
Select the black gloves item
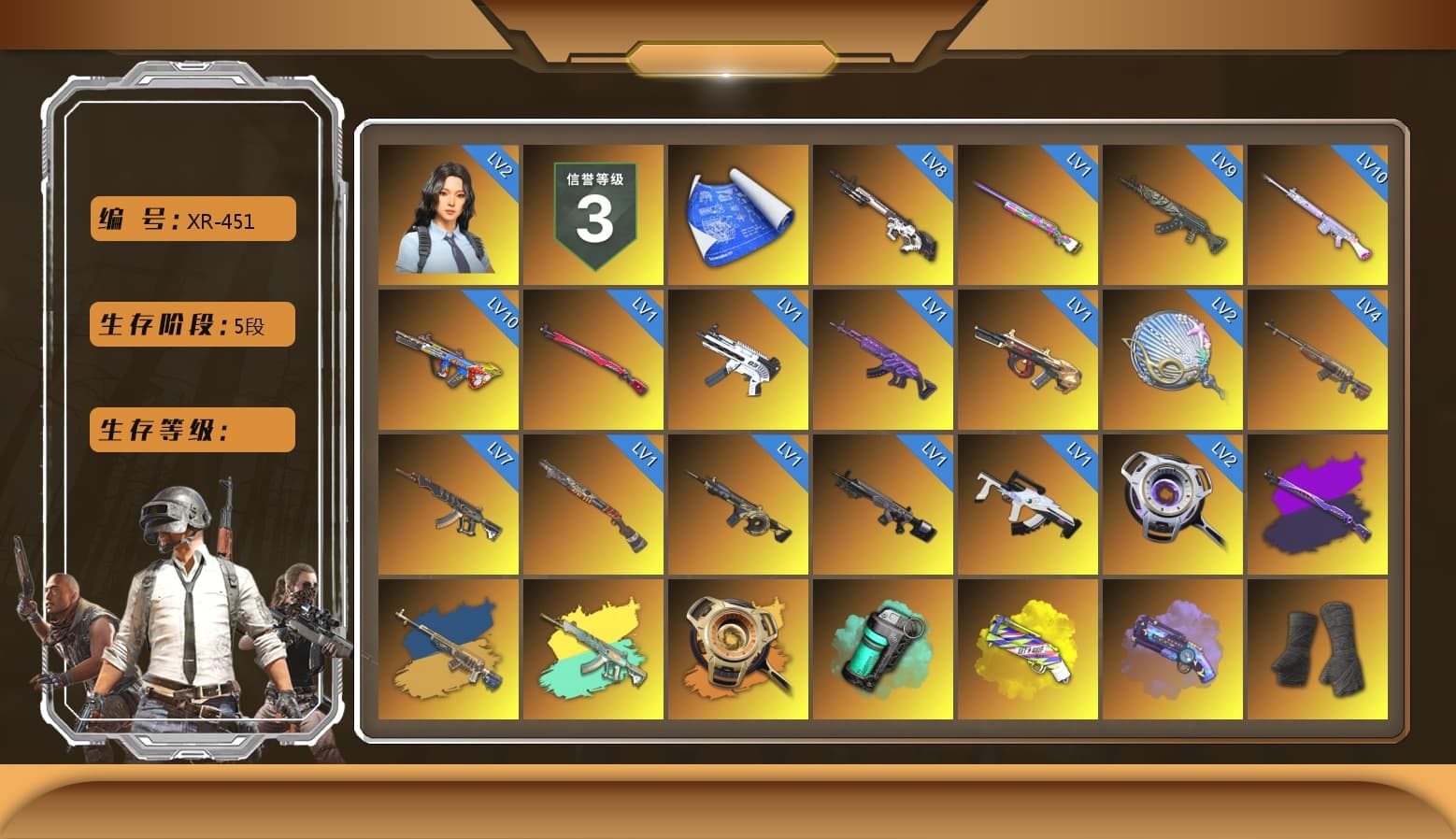1320,649
